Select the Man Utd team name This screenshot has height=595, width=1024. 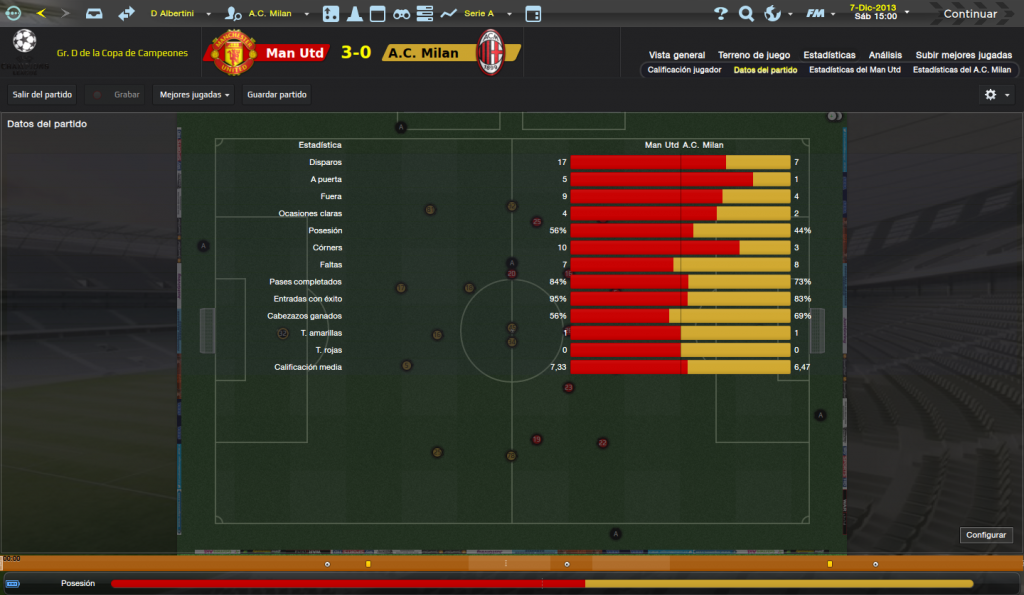click(x=295, y=53)
